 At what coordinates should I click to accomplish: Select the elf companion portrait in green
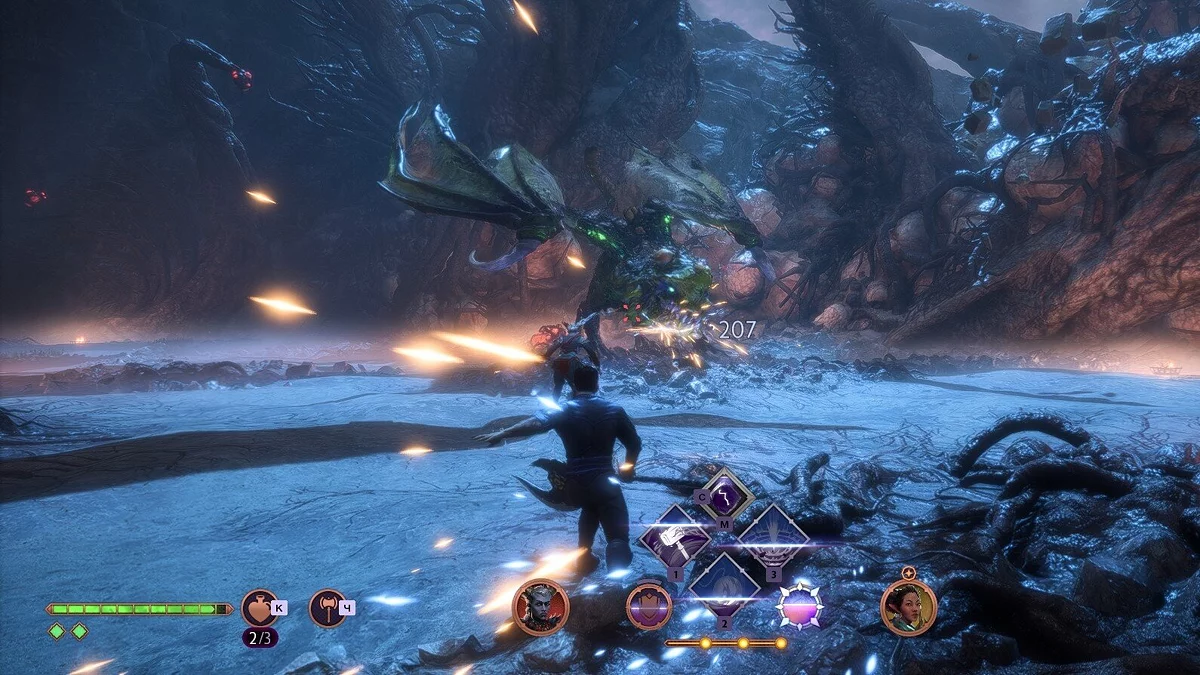pyautogui.click(x=908, y=607)
